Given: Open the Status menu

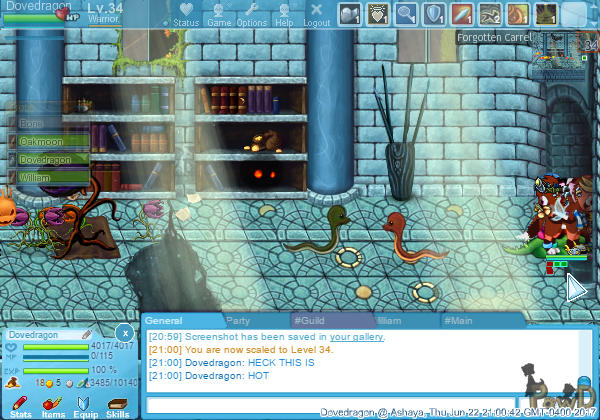Looking at the screenshot, I should pos(185,14).
